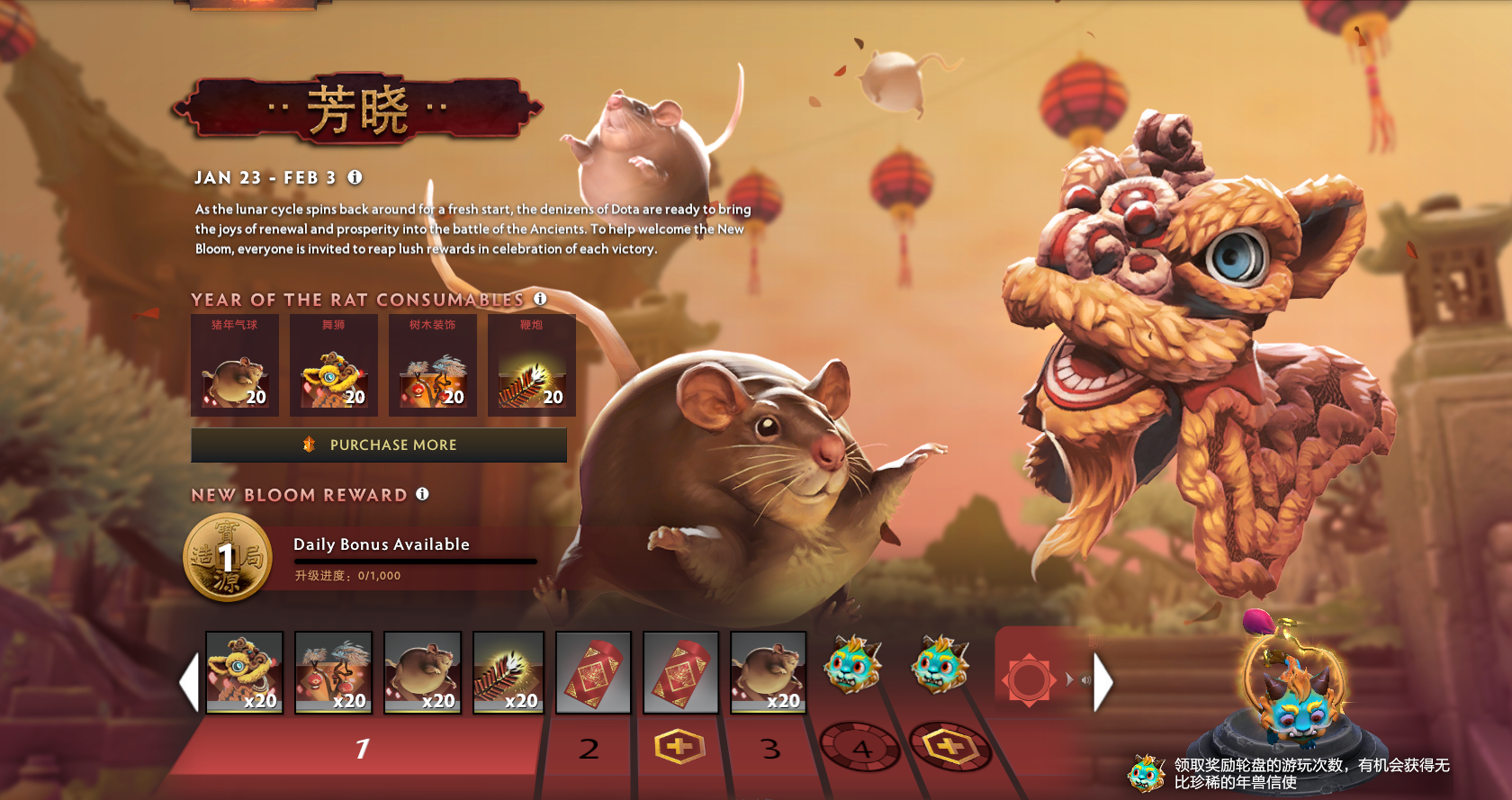This screenshot has width=1512, height=800.
Task: Go to previous rewards with the left arrow
Action: [x=188, y=682]
